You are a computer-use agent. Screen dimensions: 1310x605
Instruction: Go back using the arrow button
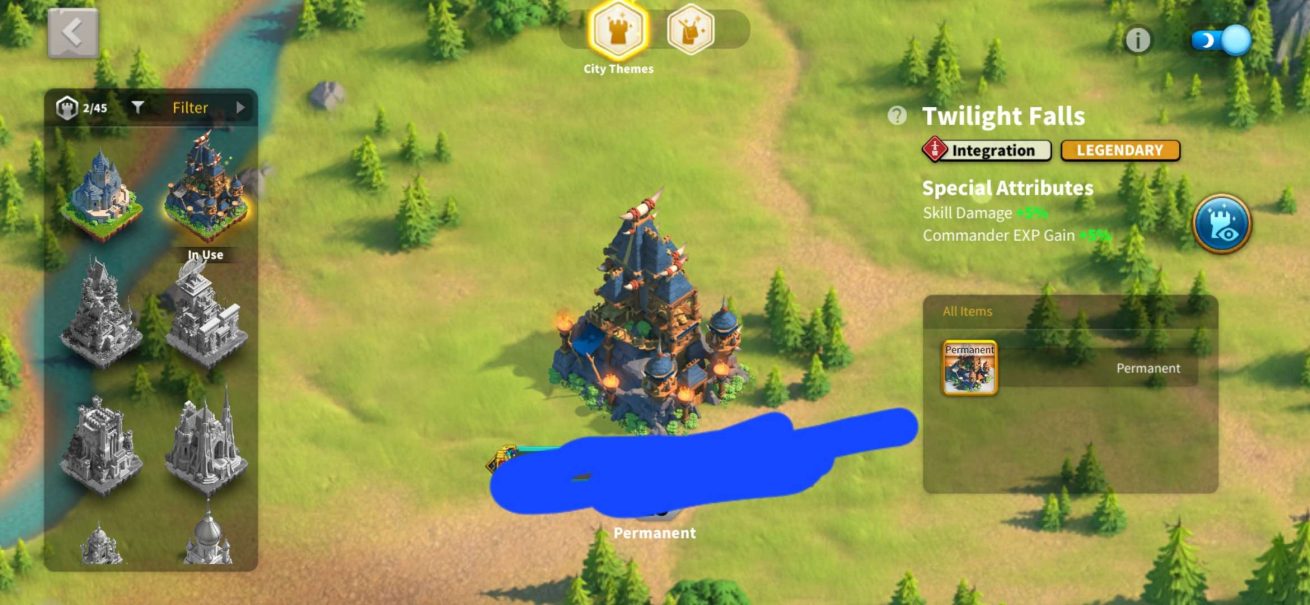pyautogui.click(x=73, y=33)
